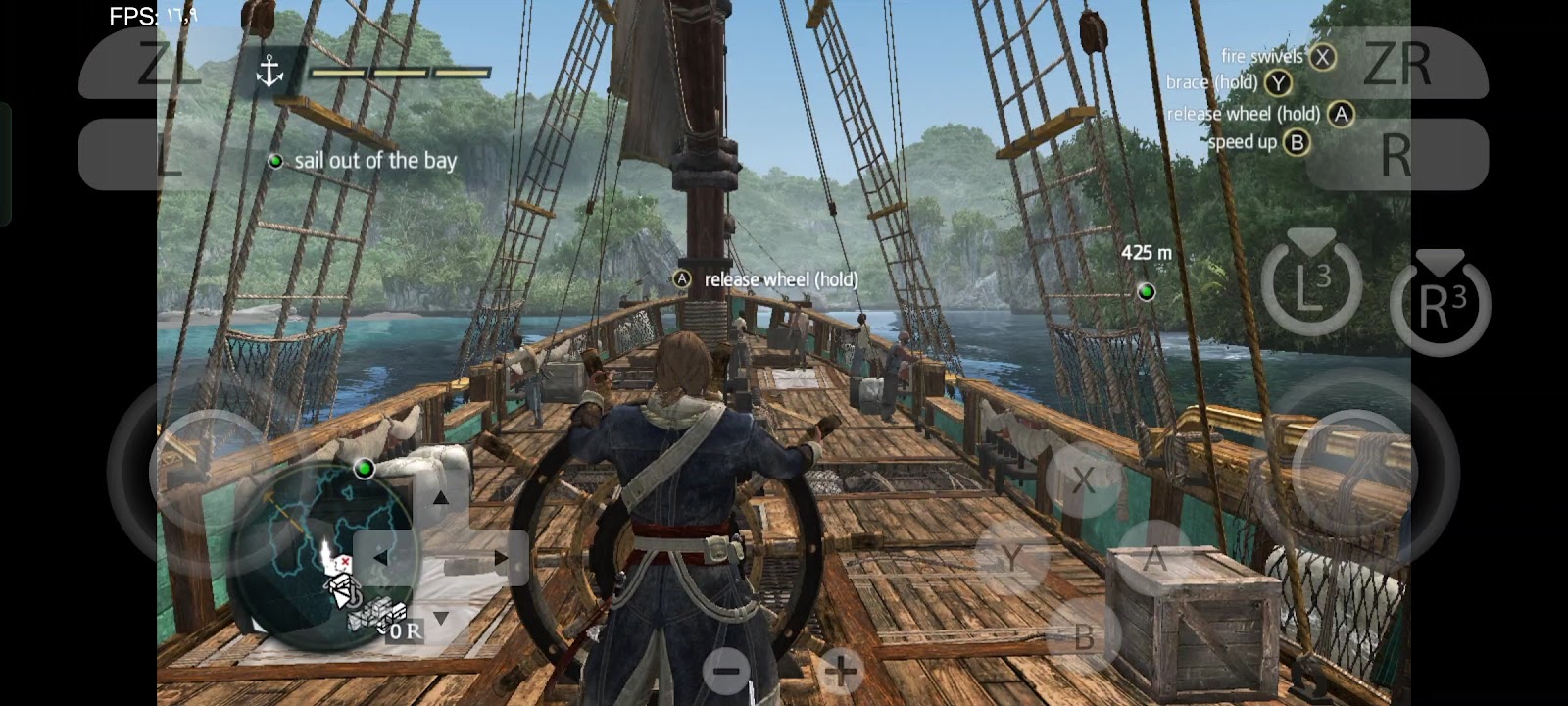Click the green 425 m objective marker
1568x706 pixels.
point(1146,291)
